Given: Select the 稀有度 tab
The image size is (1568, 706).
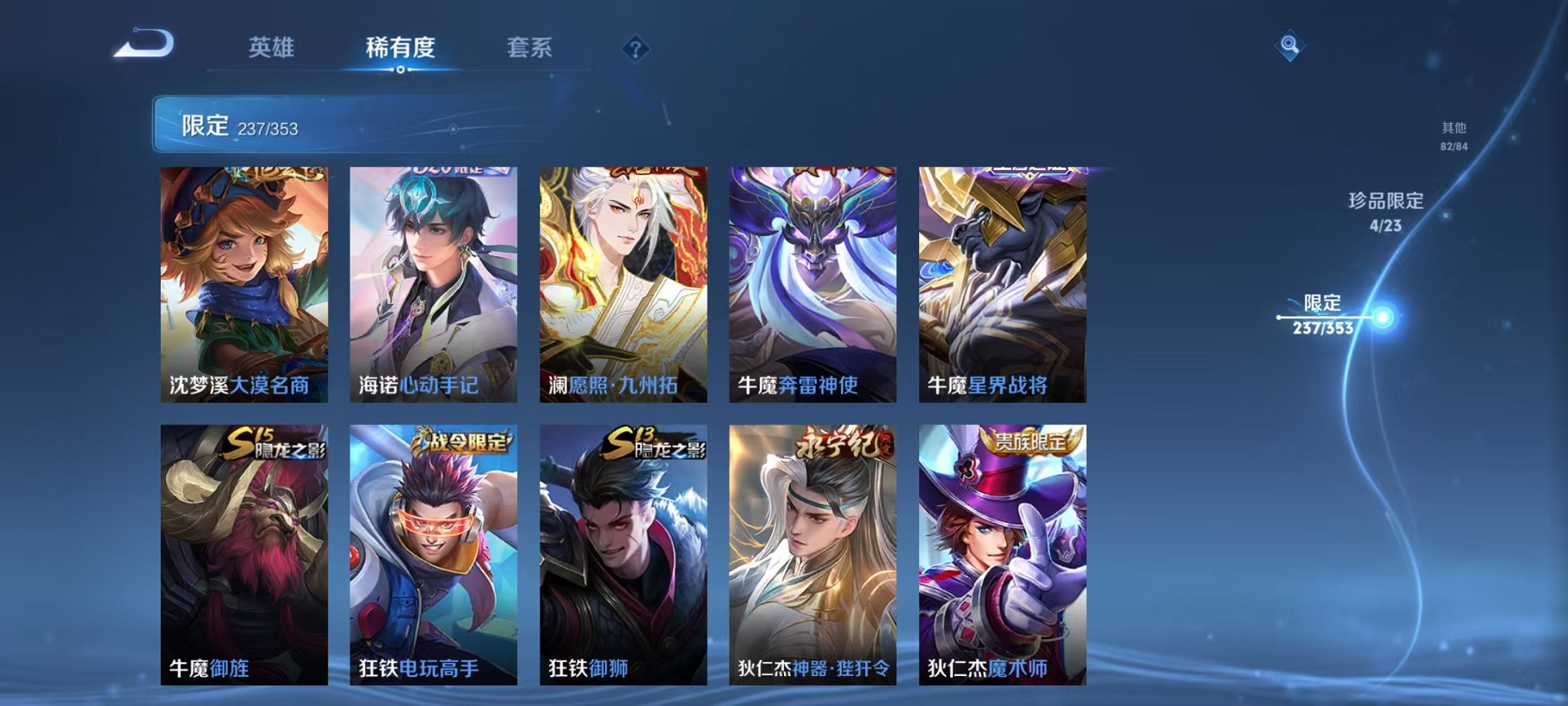Looking at the screenshot, I should [x=400, y=48].
